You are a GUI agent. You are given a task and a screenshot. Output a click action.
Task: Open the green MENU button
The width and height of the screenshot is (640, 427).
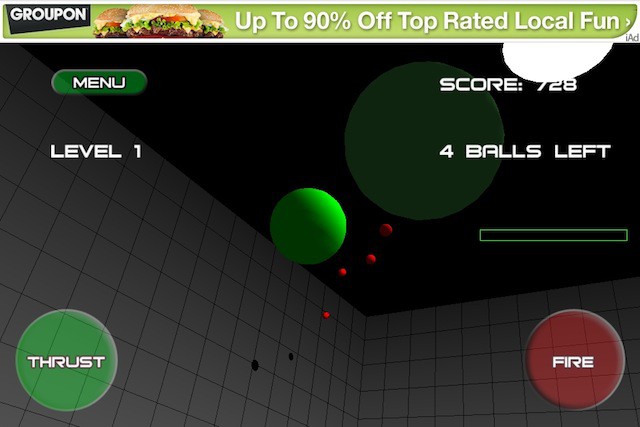coord(99,83)
